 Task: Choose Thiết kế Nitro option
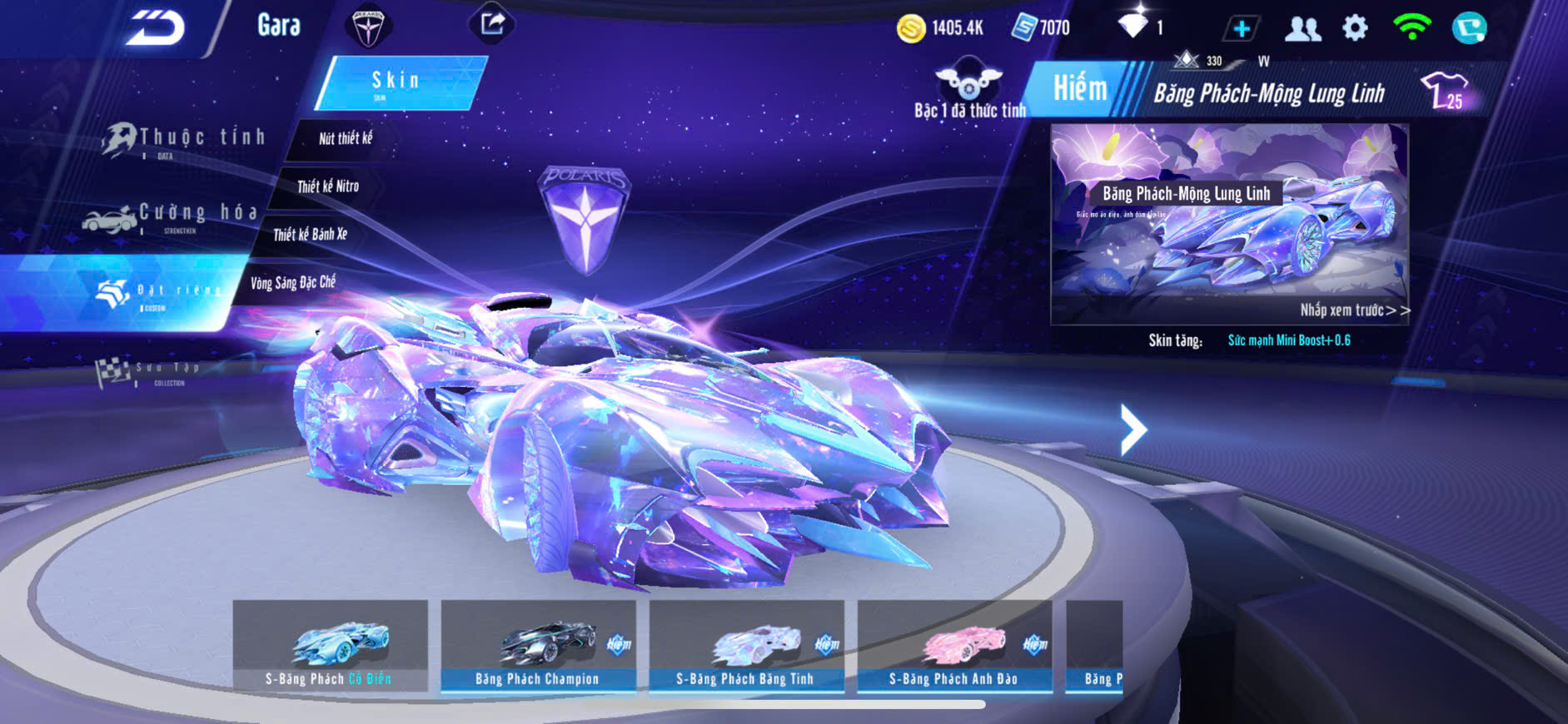point(328,186)
